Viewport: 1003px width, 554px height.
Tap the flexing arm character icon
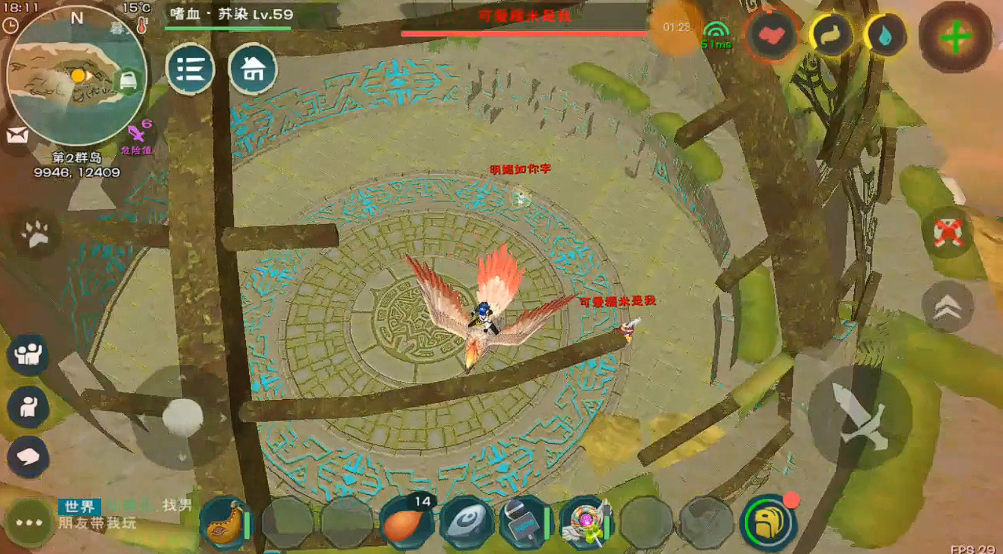pyautogui.click(x=28, y=406)
